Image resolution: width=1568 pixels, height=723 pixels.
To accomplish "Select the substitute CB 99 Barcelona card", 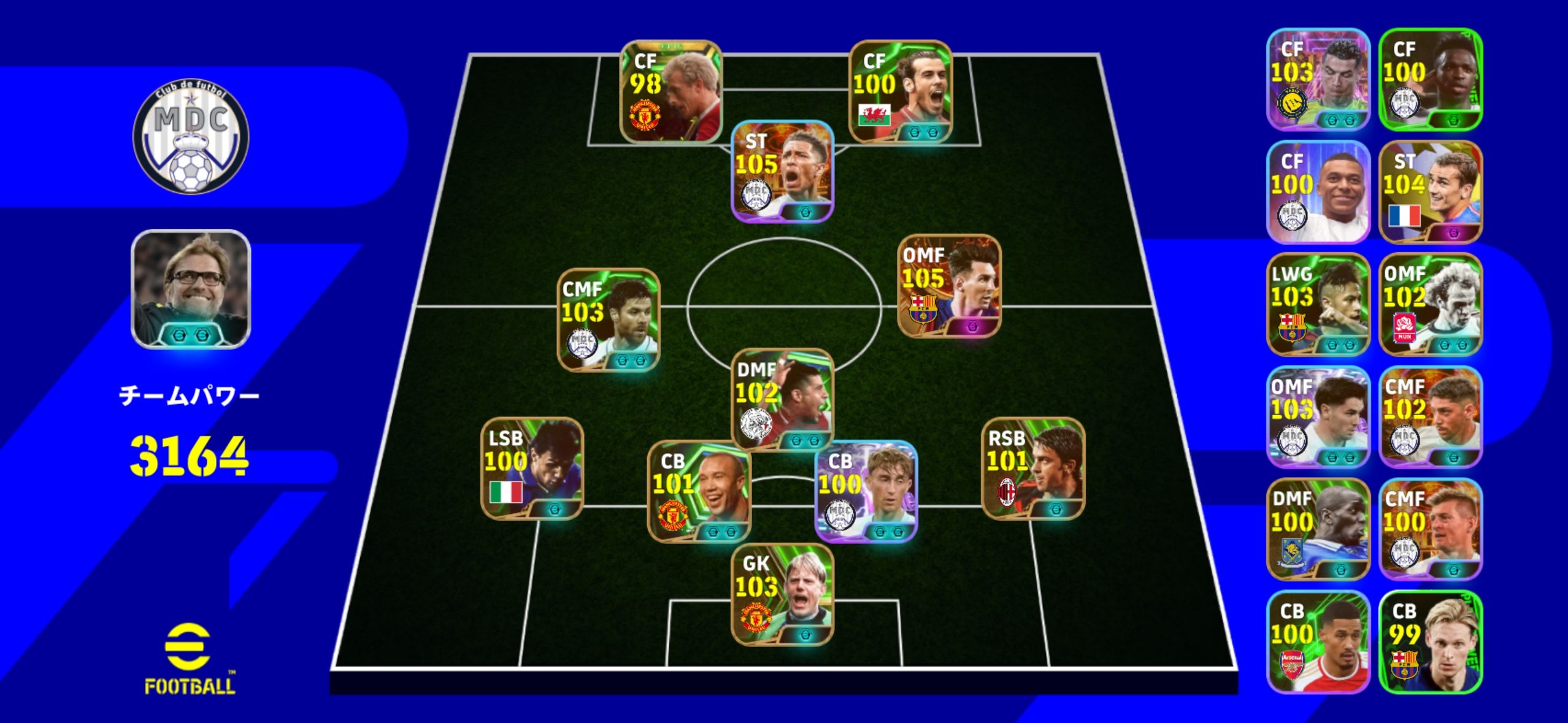I will pos(1431,641).
